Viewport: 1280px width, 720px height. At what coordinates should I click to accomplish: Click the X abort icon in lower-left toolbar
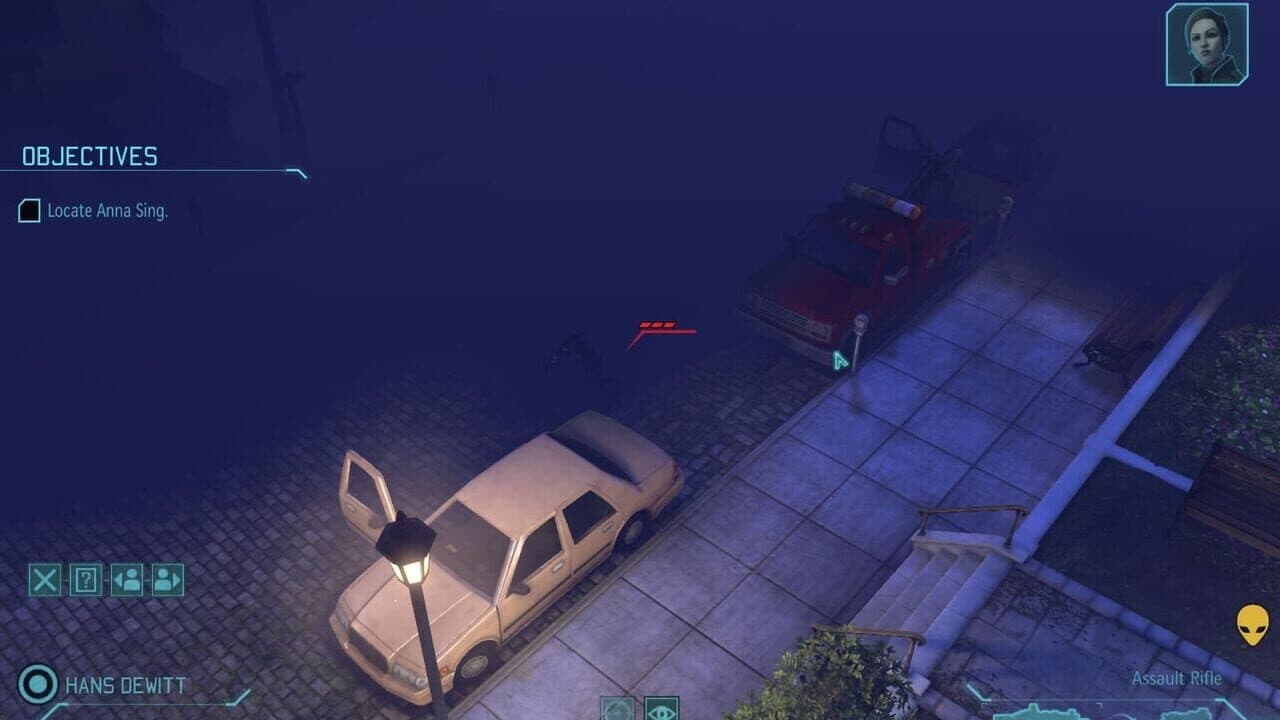[44, 579]
